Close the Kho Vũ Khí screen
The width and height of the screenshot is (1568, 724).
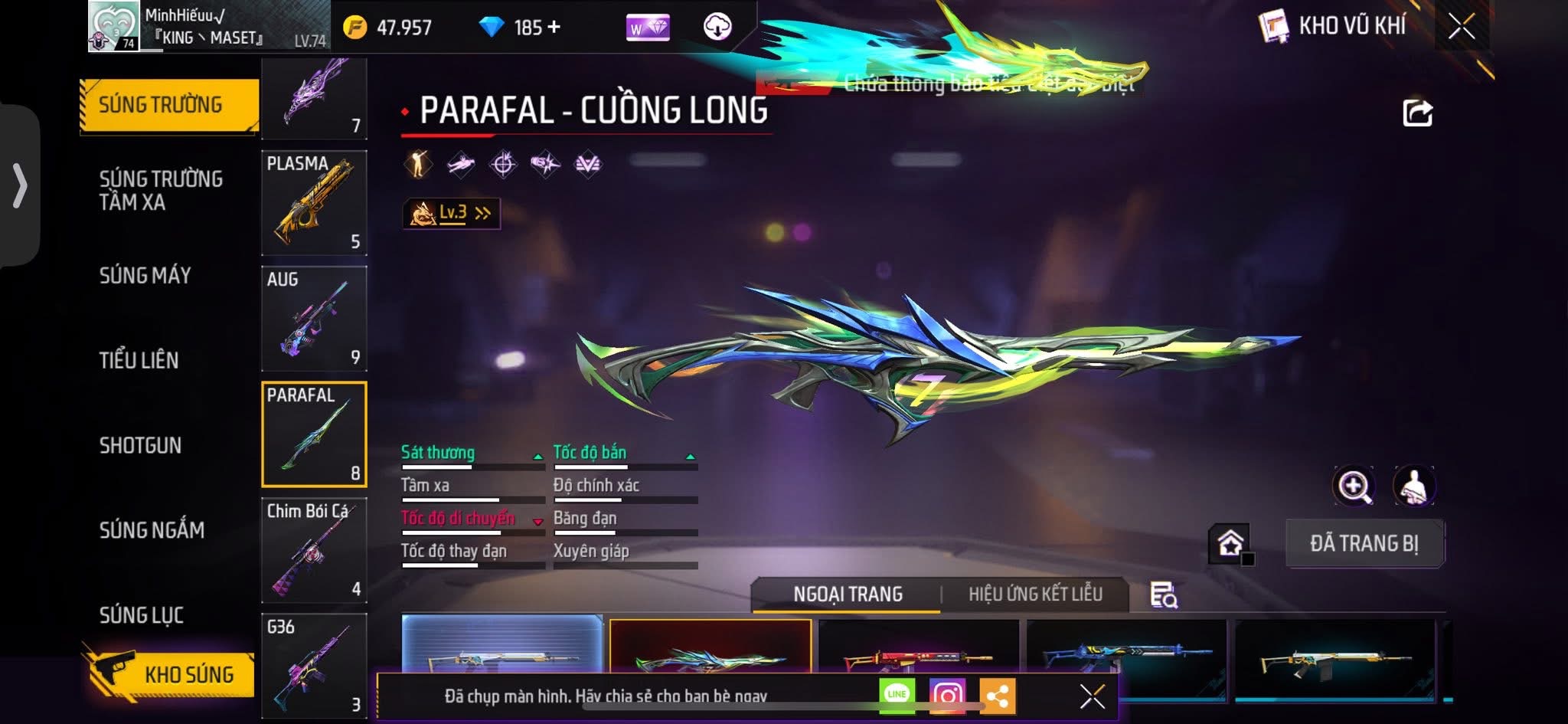tap(1462, 27)
